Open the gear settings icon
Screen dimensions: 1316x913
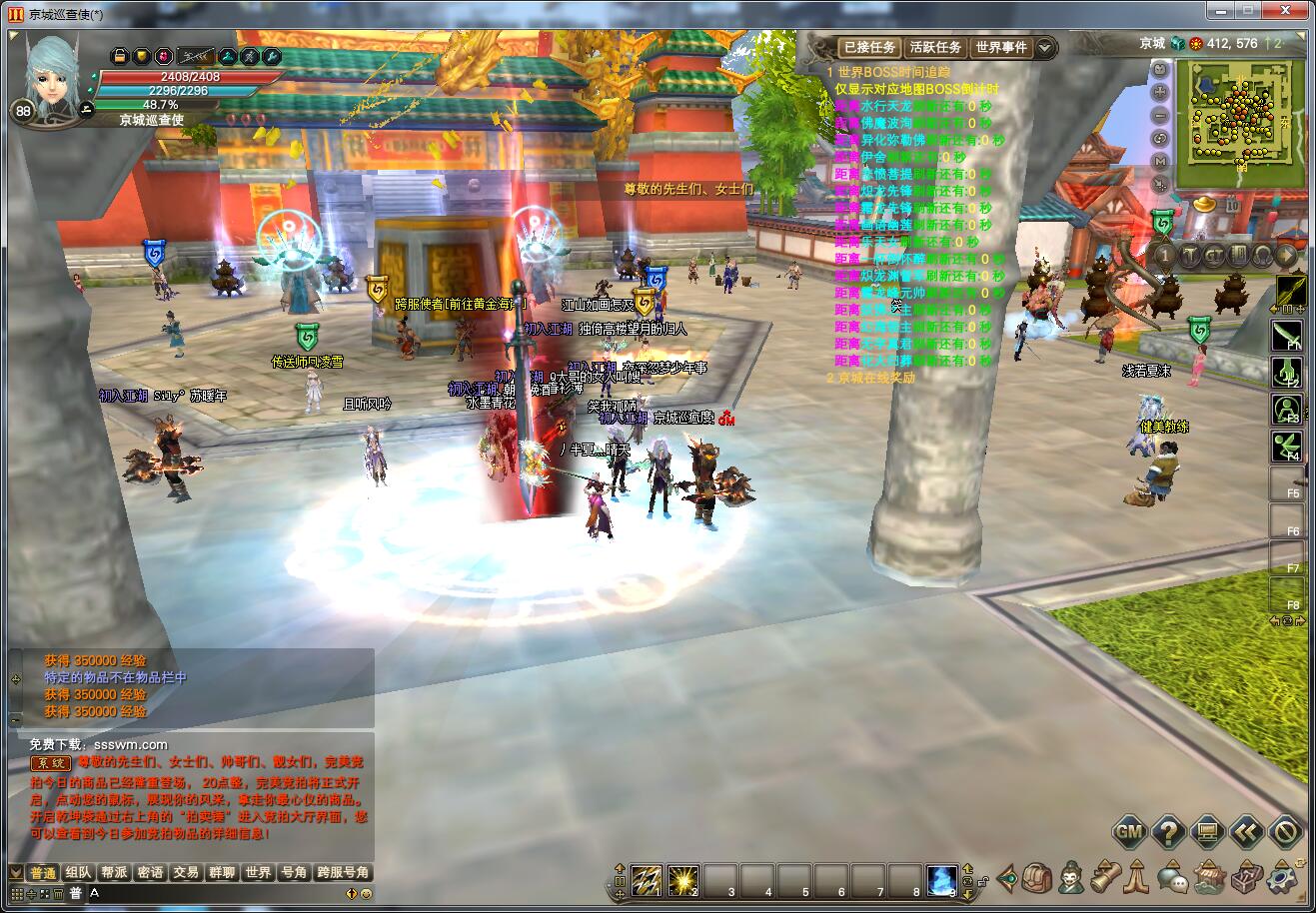coord(1281,878)
